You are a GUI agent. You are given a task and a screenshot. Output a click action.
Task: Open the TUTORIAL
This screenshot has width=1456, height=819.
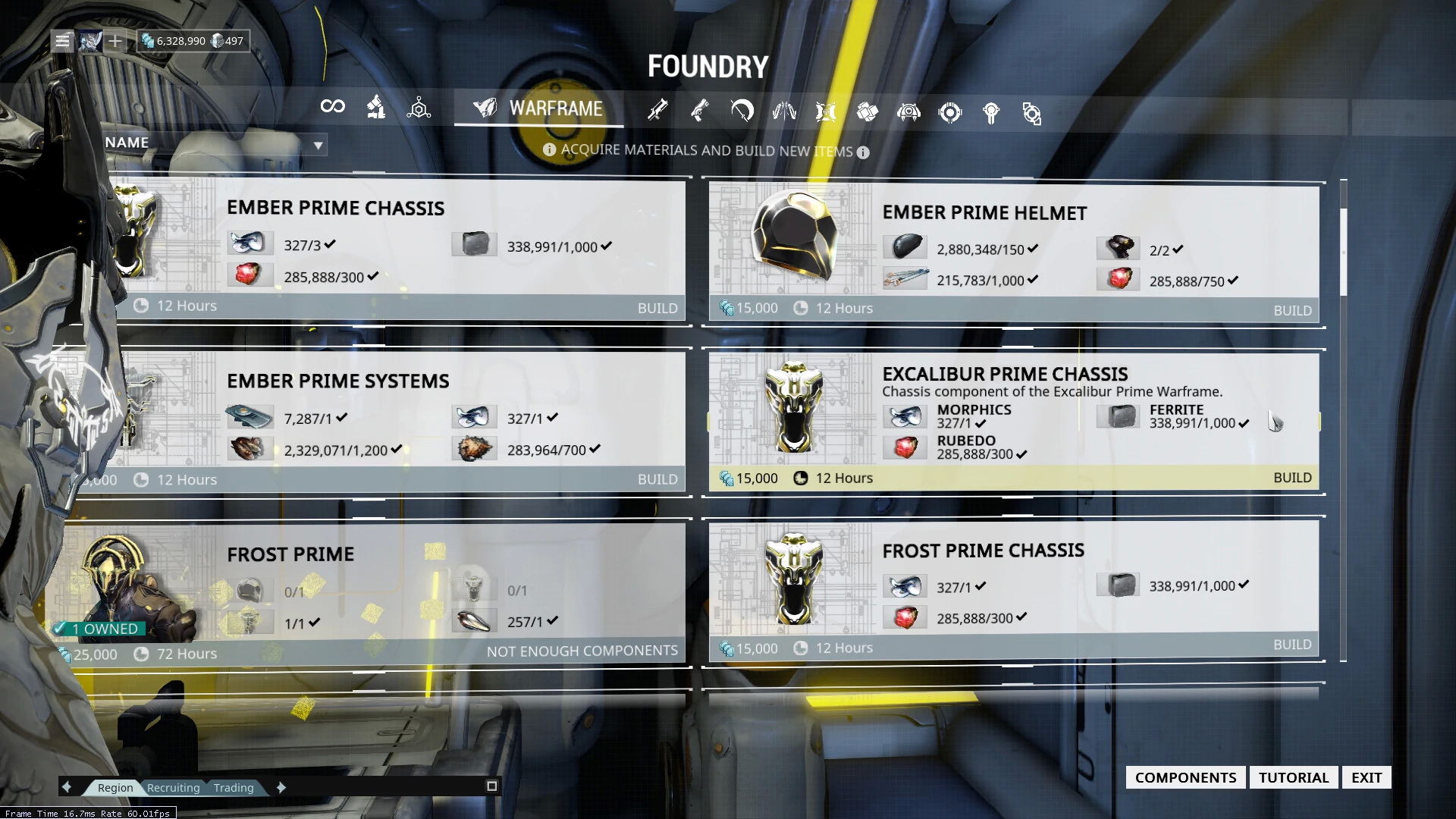(x=1293, y=777)
